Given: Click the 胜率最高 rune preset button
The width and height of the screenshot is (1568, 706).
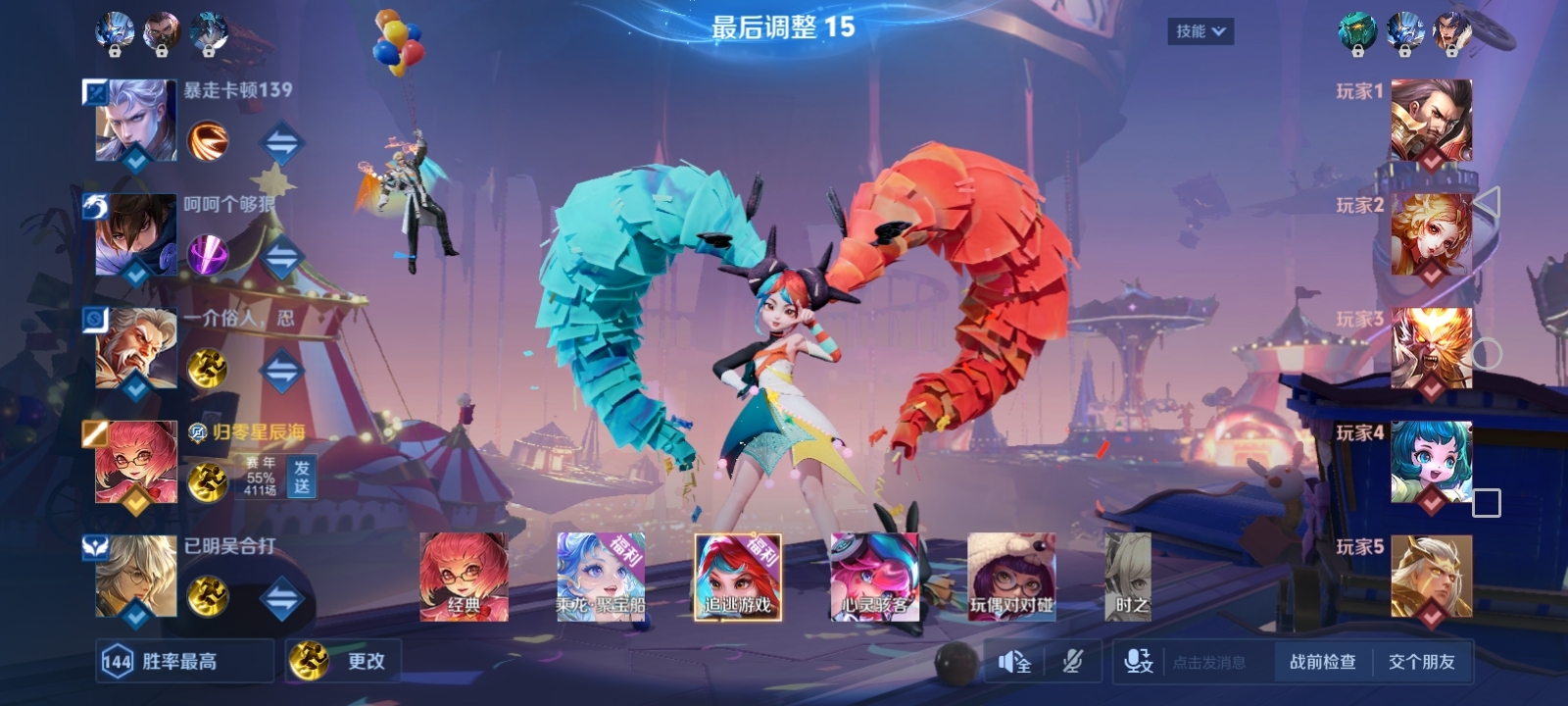Looking at the screenshot, I should 184,661.
